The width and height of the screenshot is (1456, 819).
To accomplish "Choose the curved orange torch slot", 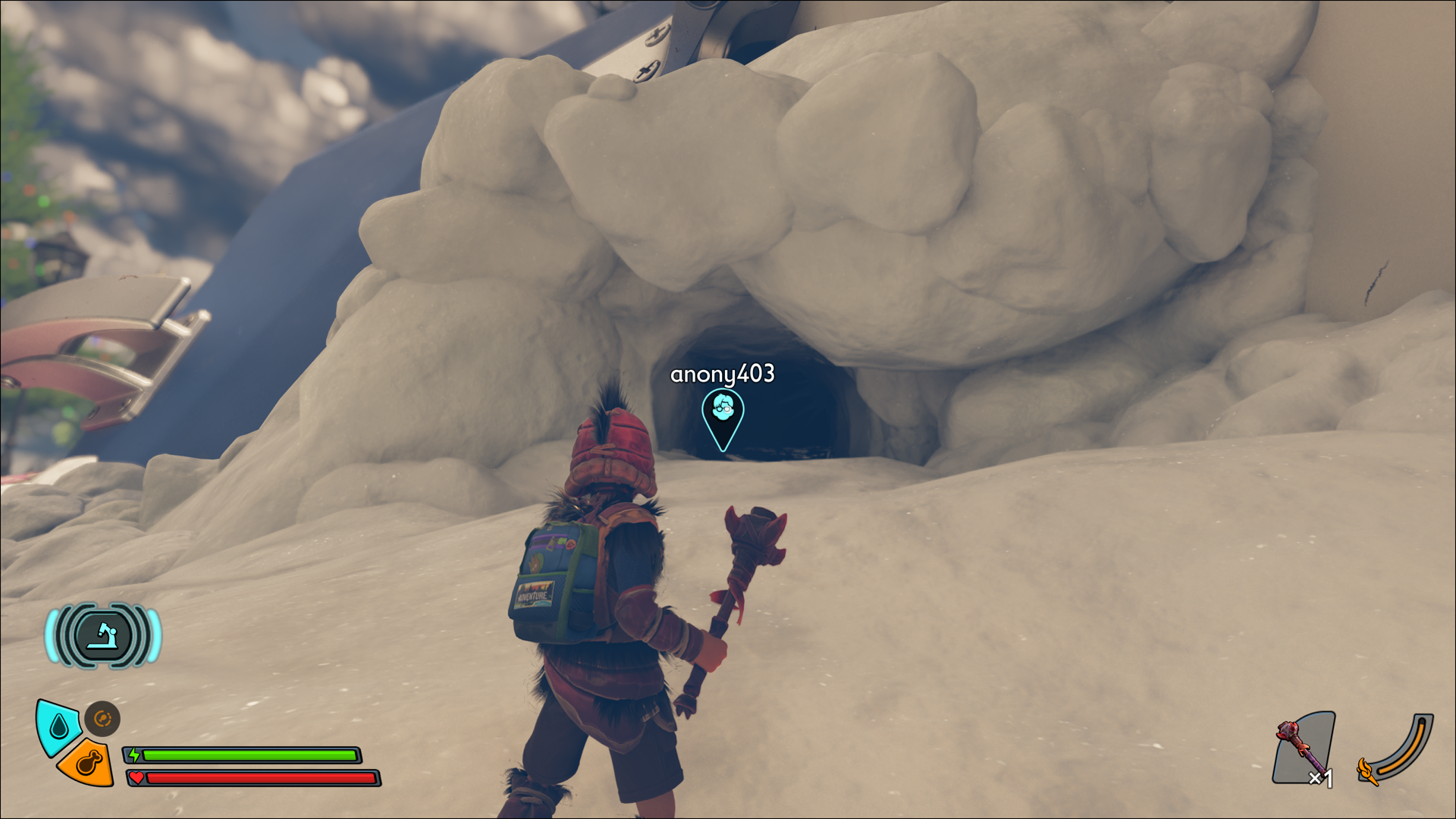I will 1396,749.
